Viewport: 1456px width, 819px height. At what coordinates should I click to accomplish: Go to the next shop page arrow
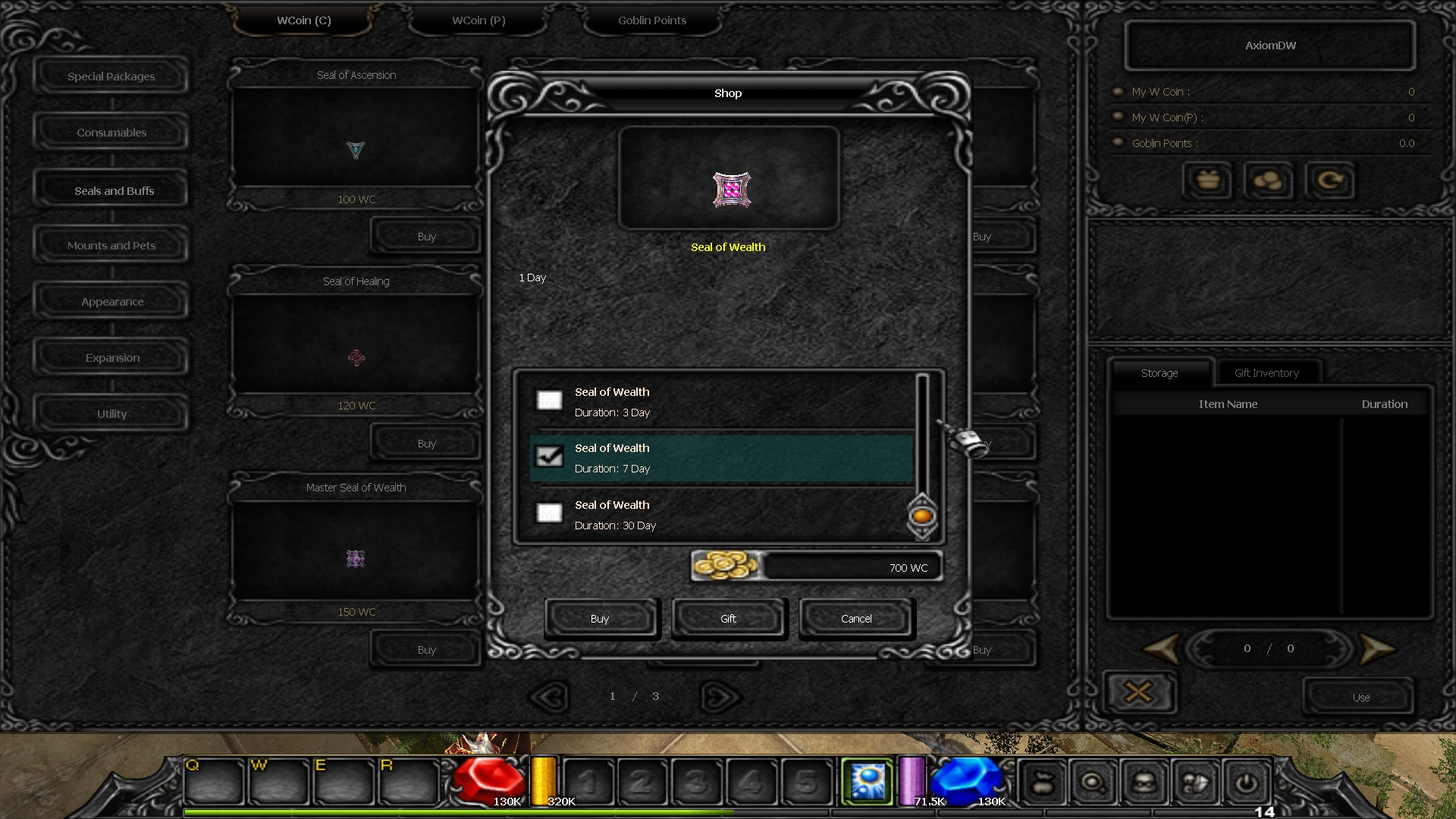(720, 697)
